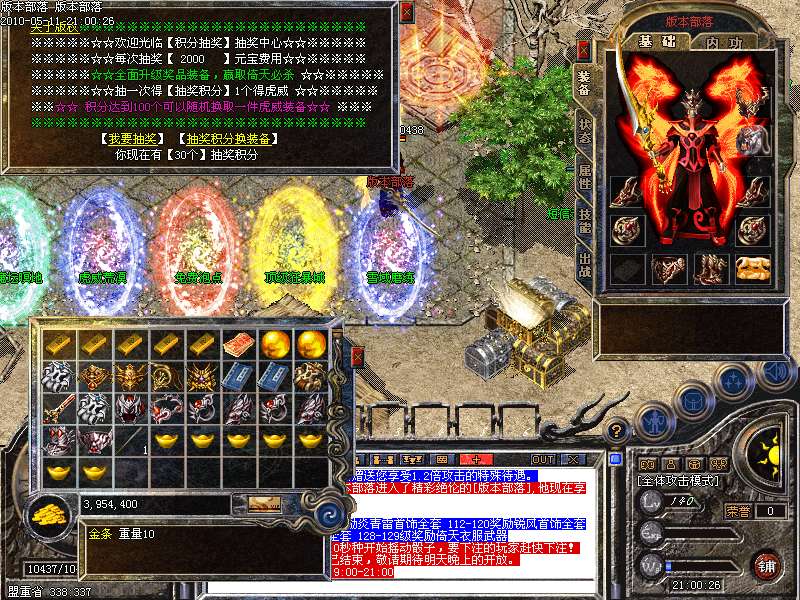Click the 全体攻击模式 attack mode label
This screenshot has width=800, height=600.
pyautogui.click(x=679, y=481)
